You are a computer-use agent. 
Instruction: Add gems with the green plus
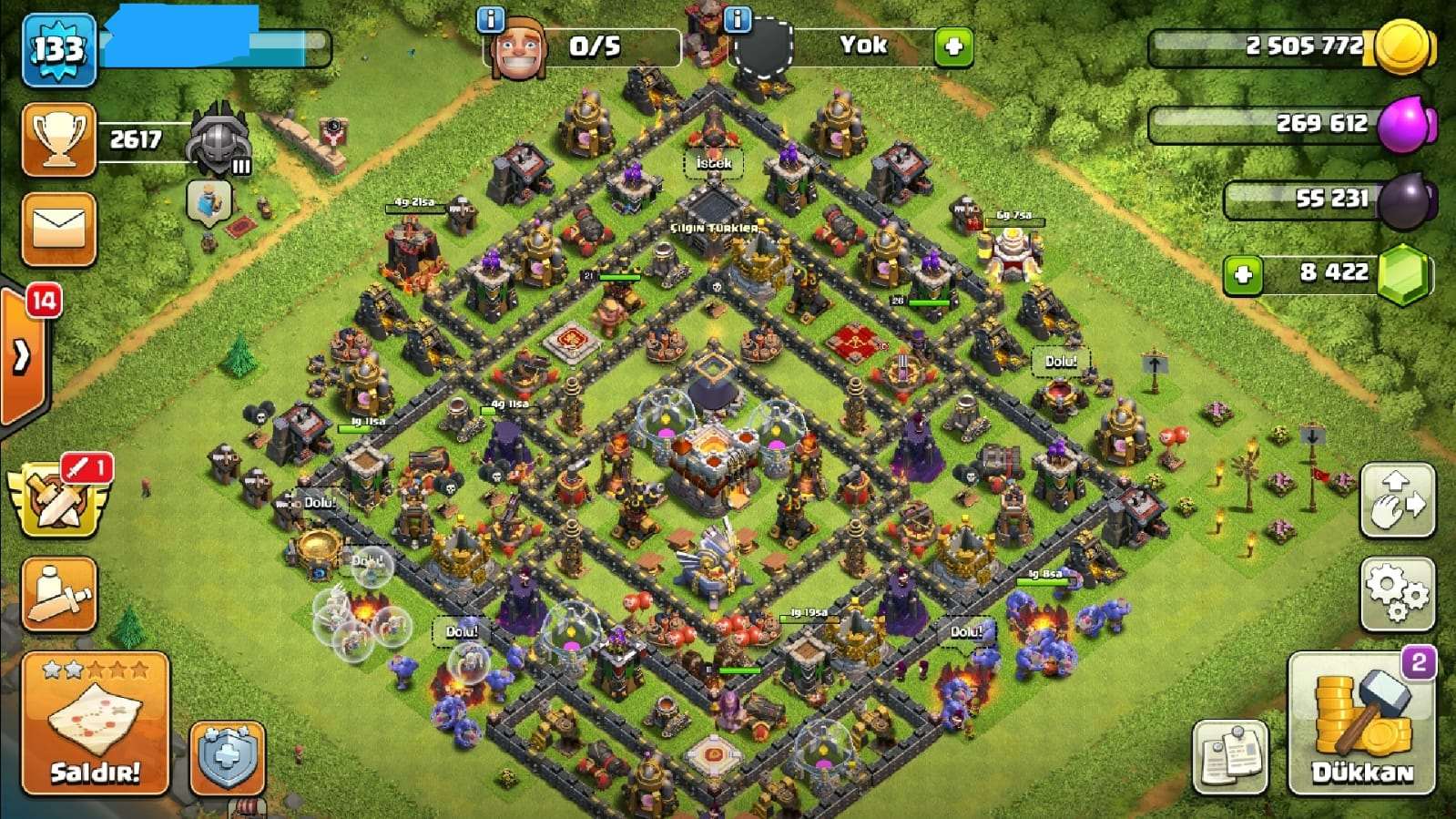pyautogui.click(x=1243, y=274)
